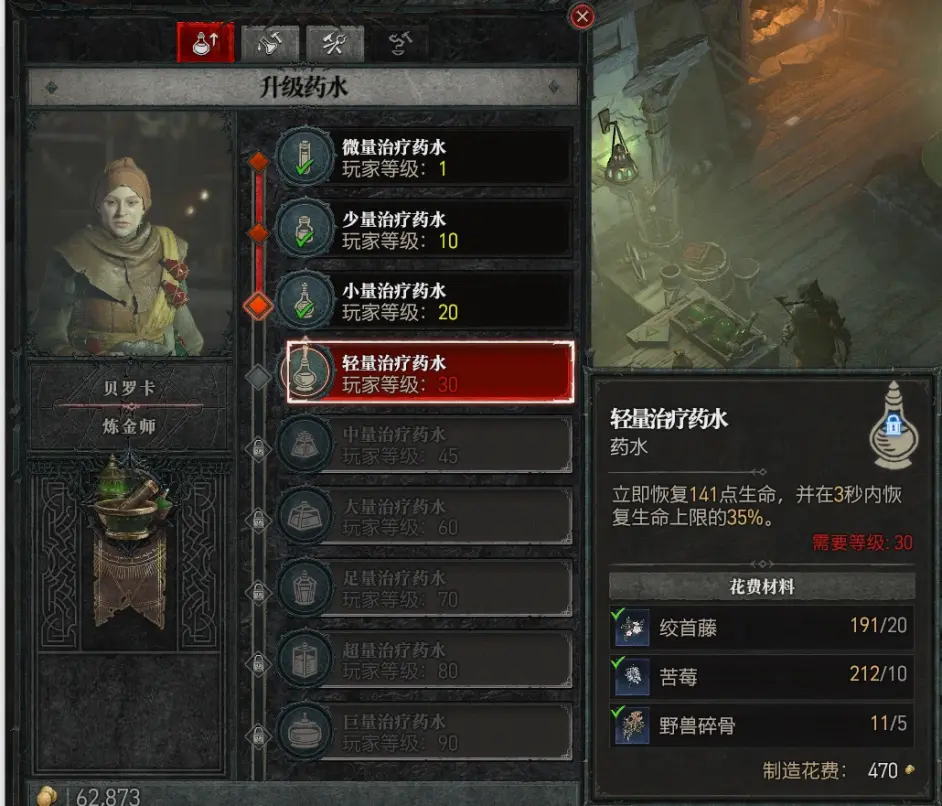Switch to the grayed-out serpent tab
Screen dimensions: 942x806
pyautogui.click(x=399, y=42)
